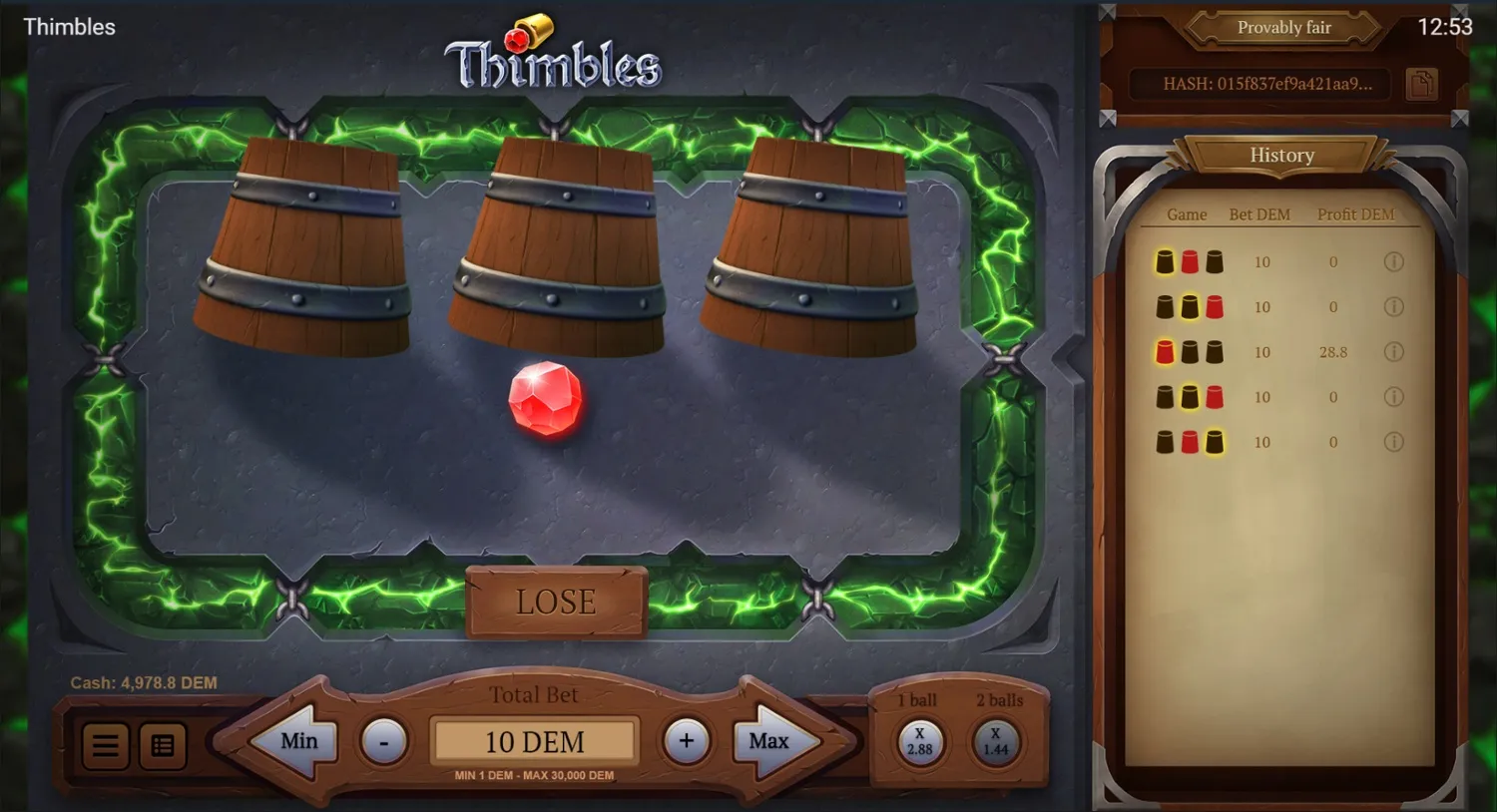Open info for the 28.8 profit game

tap(1394, 351)
